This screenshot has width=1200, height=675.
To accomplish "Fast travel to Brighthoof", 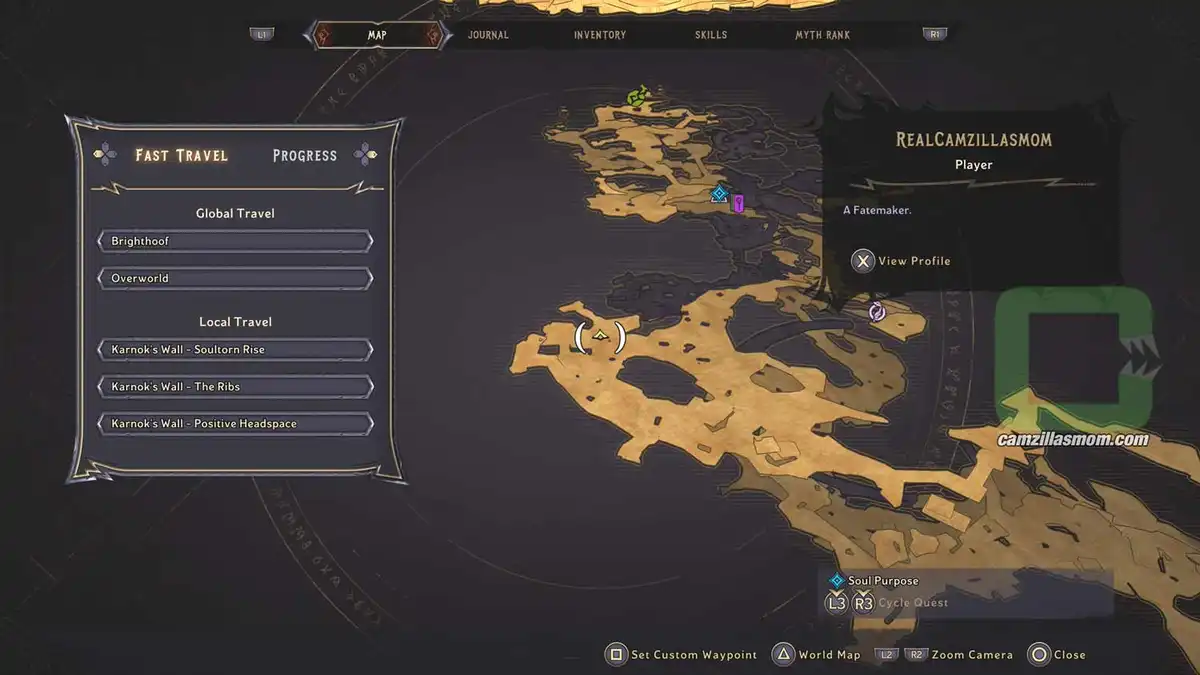I will click(x=235, y=242).
